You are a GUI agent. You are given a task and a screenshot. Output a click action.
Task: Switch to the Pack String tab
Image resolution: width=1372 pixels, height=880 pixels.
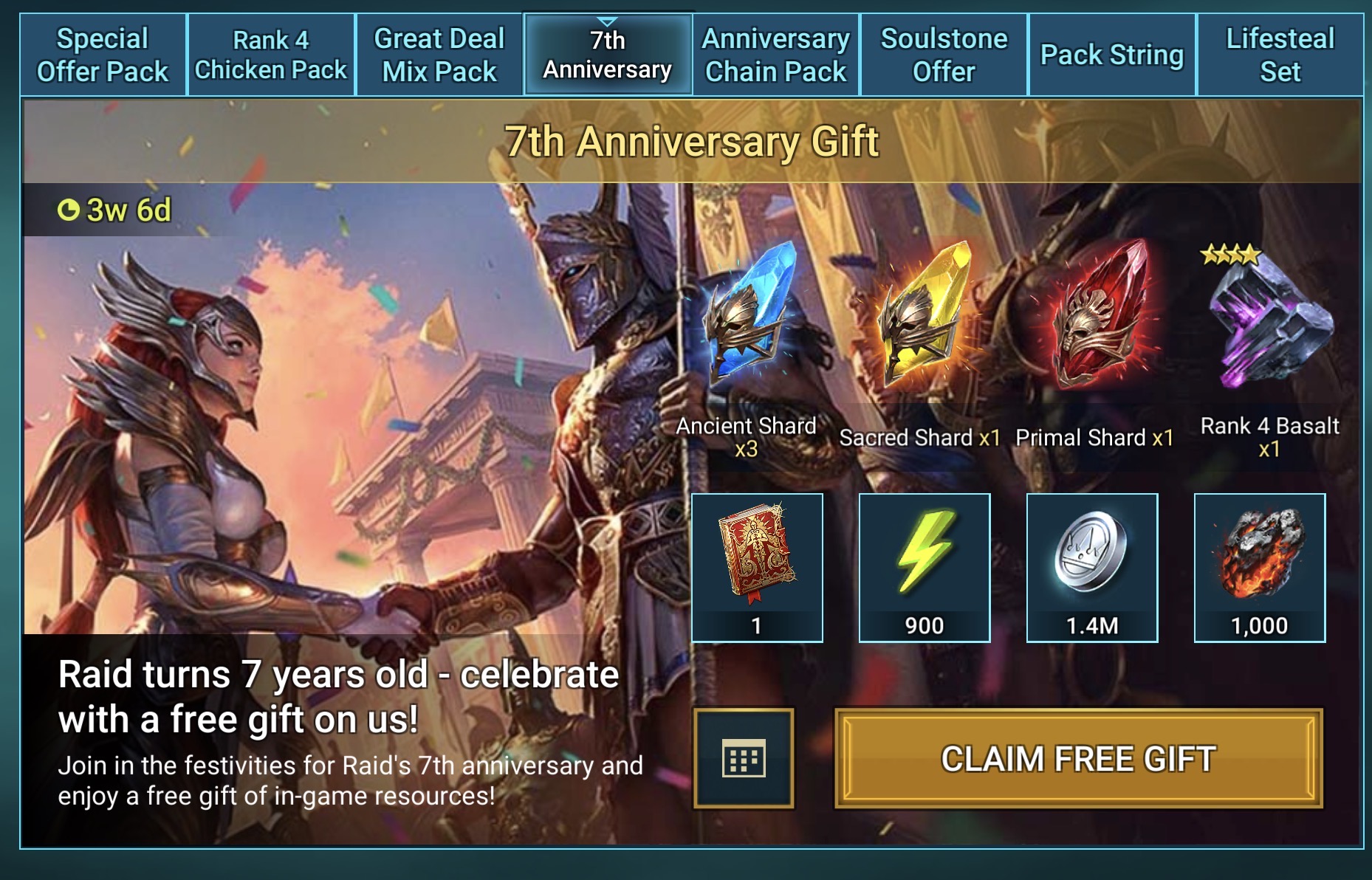click(1112, 55)
